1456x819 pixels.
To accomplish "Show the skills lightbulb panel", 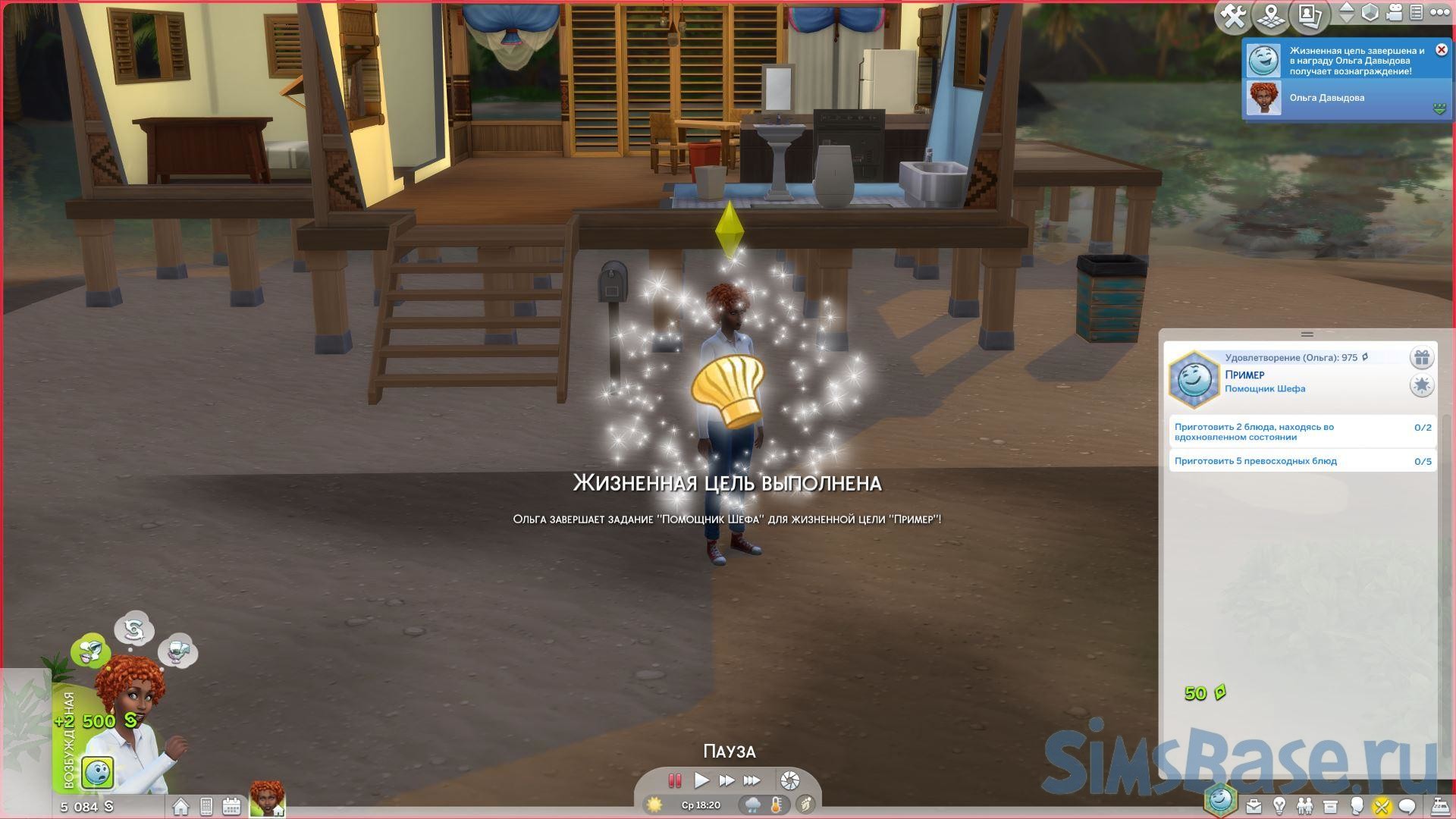I will coord(1279,806).
